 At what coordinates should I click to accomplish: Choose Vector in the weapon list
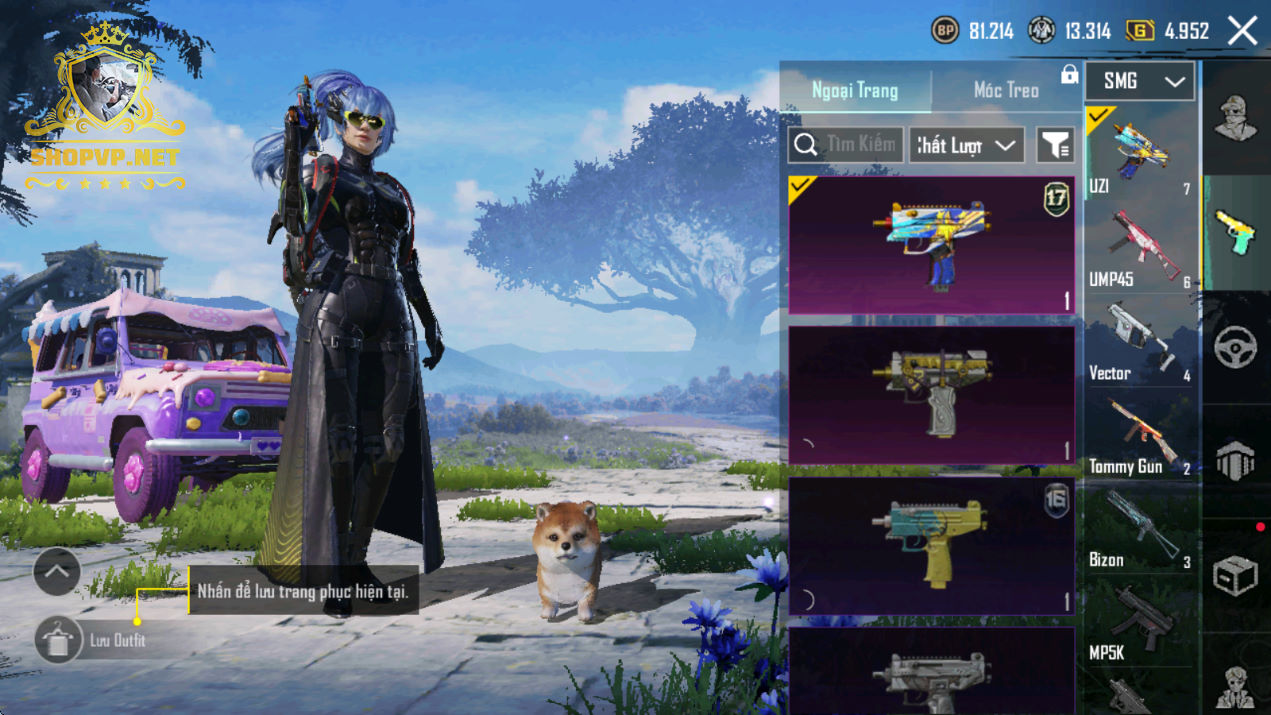coord(1141,340)
